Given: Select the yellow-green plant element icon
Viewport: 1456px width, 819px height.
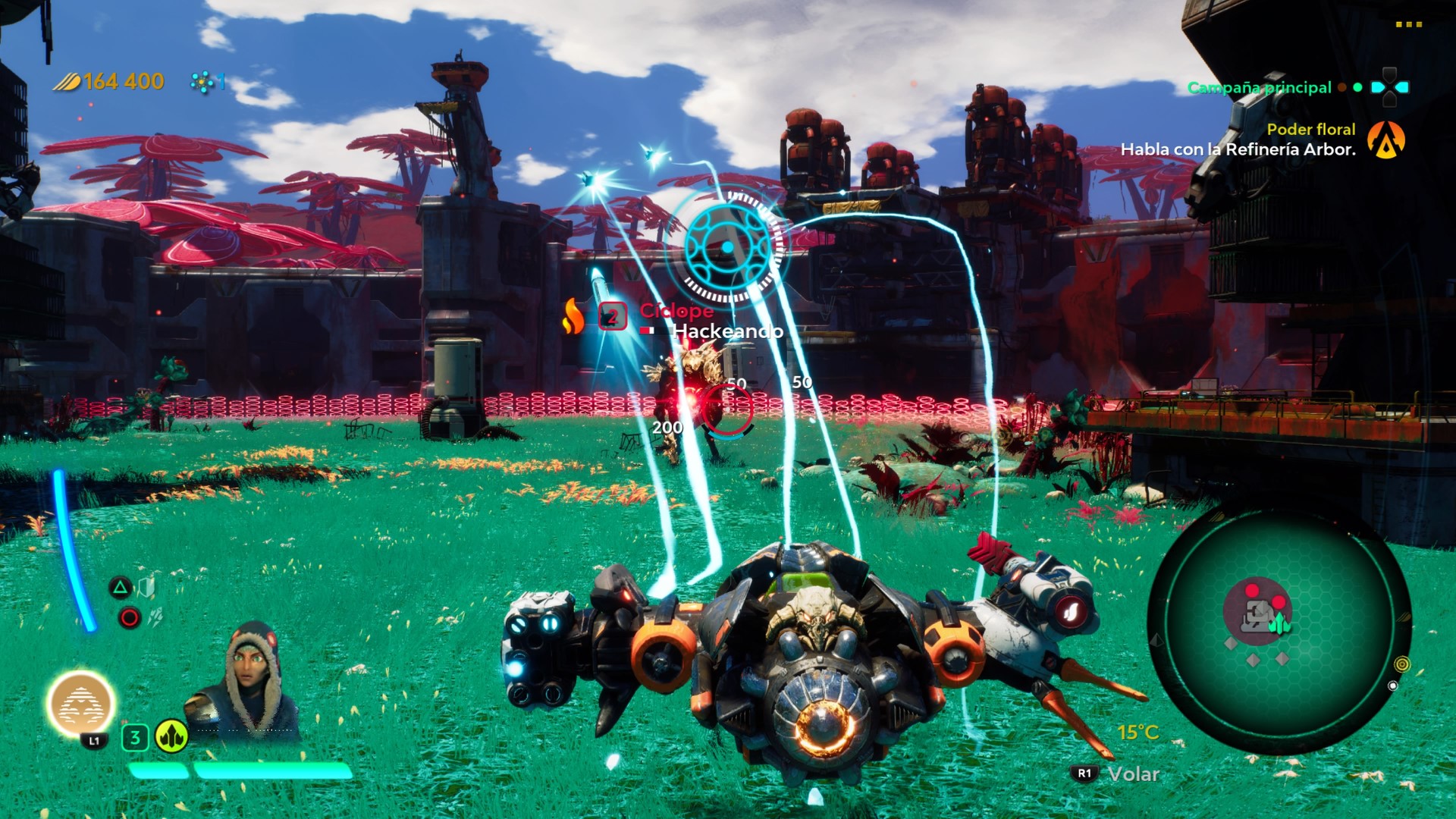Looking at the screenshot, I should [171, 736].
